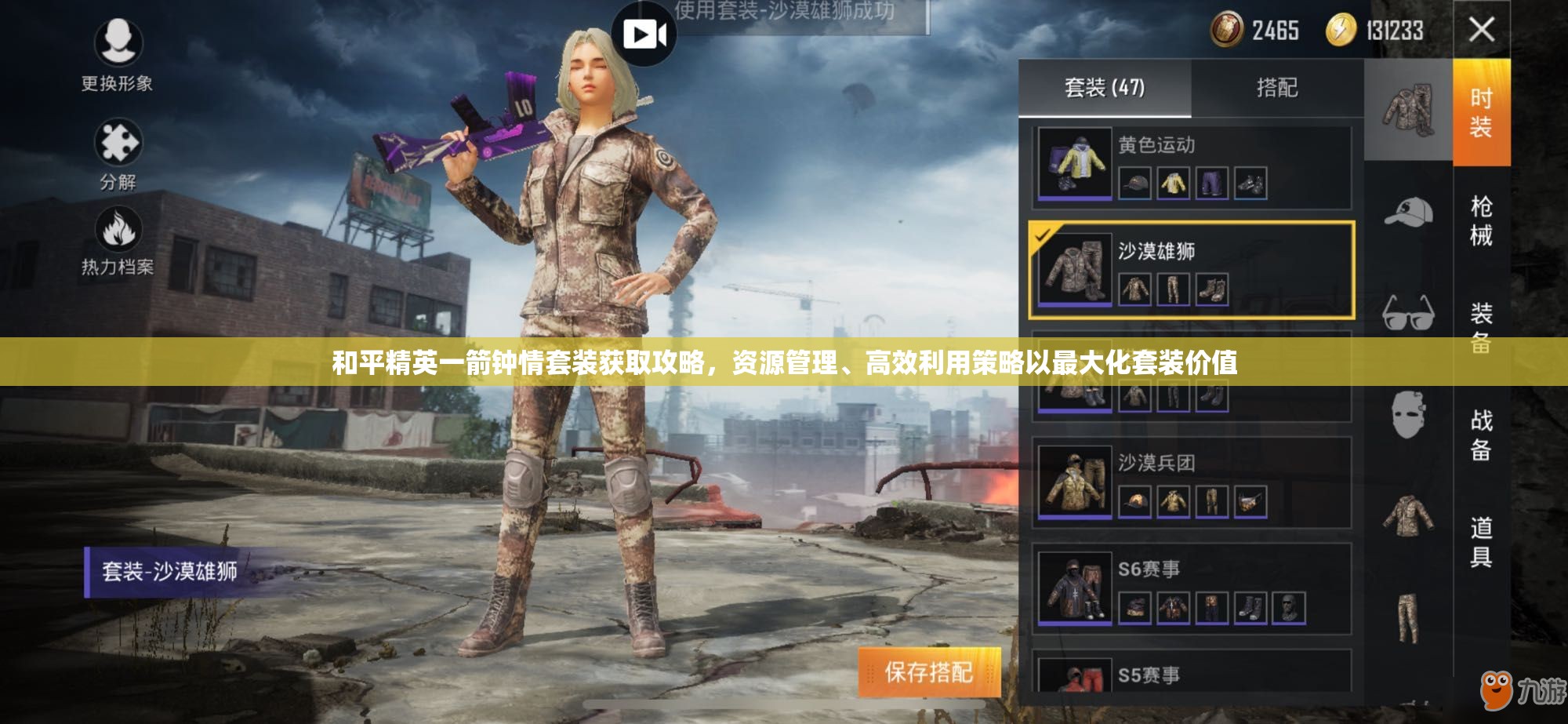Open the 分解 dismantle option
This screenshot has height=724, width=1568.
(118, 153)
